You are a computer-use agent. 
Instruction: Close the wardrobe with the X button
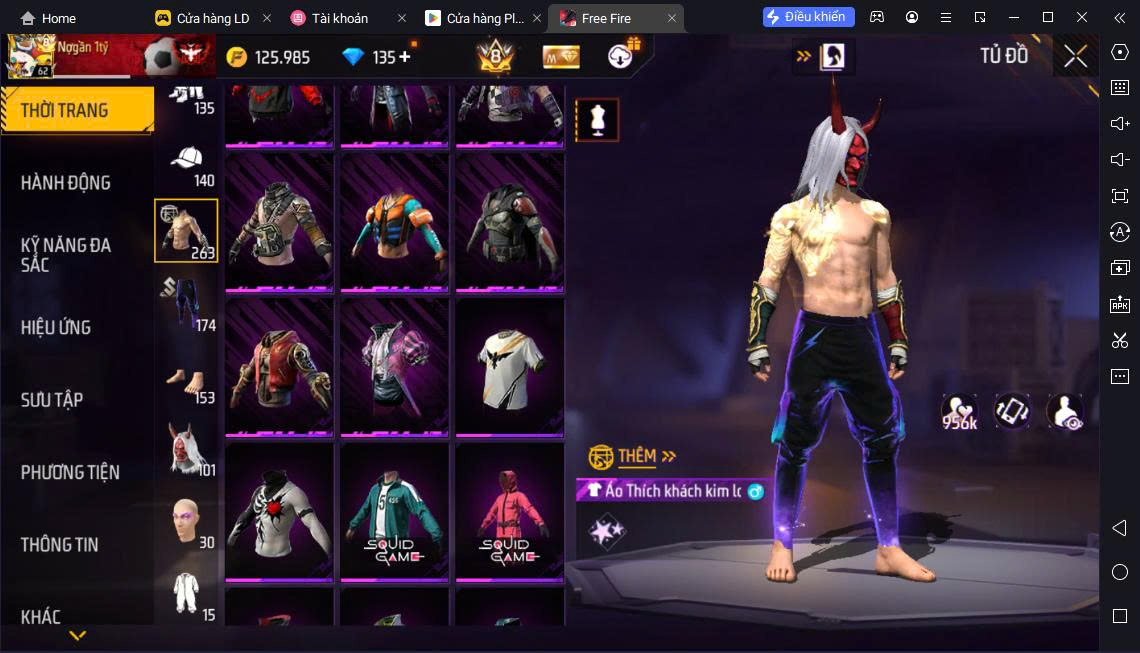pyautogui.click(x=1075, y=57)
